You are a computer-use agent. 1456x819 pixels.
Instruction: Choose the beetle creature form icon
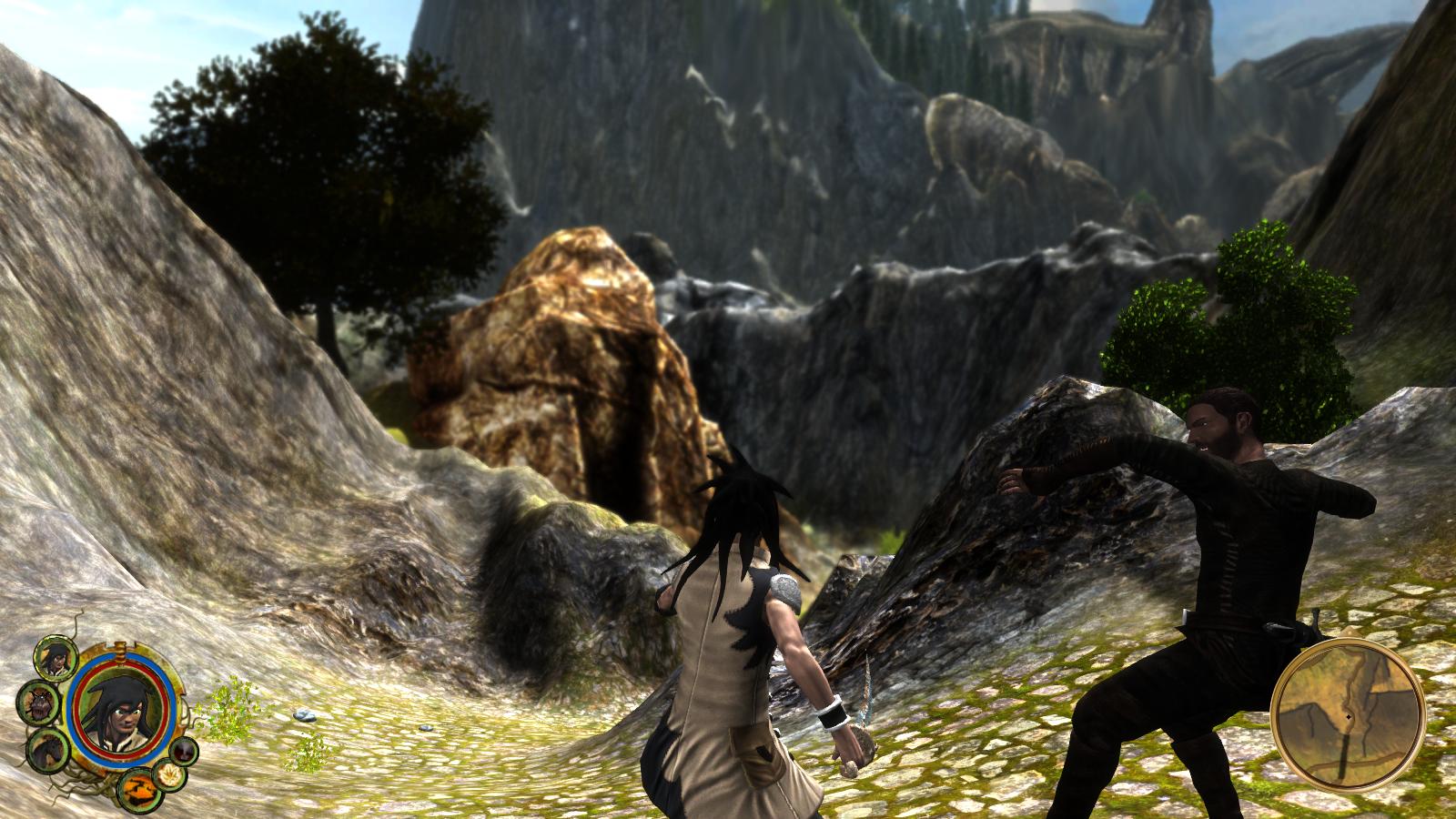click(x=38, y=703)
